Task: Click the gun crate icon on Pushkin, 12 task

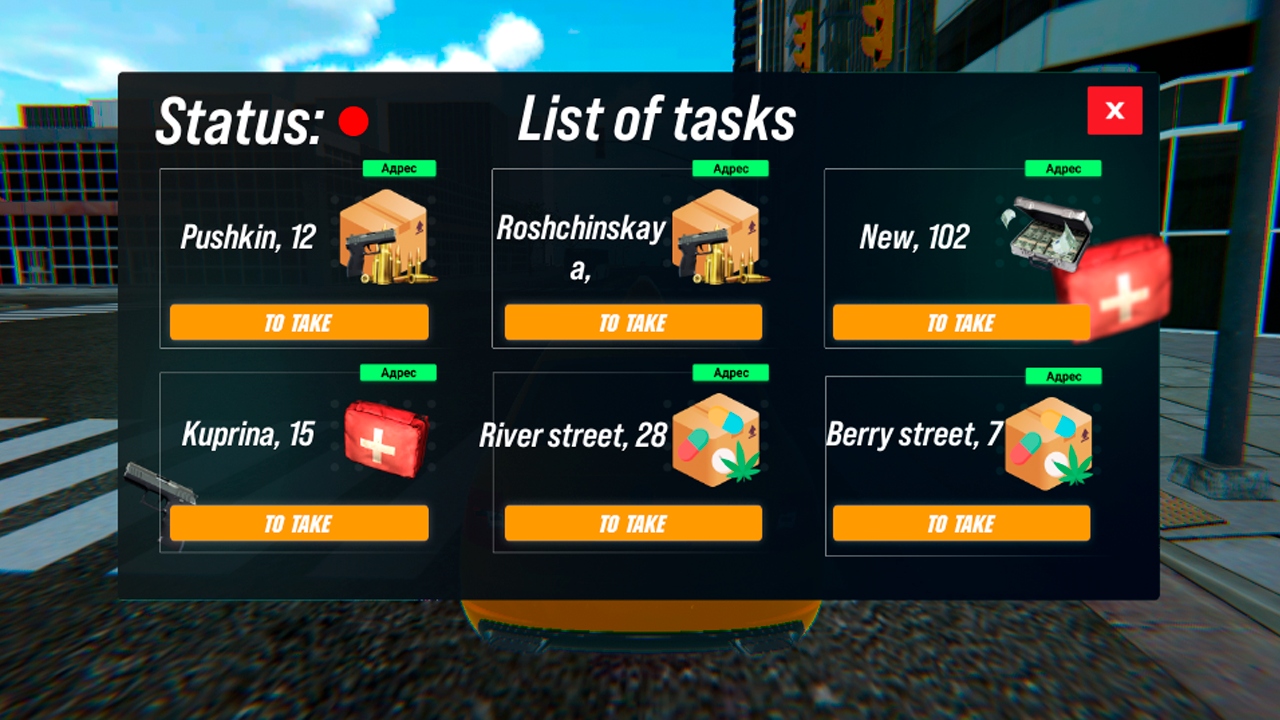Action: coord(390,238)
